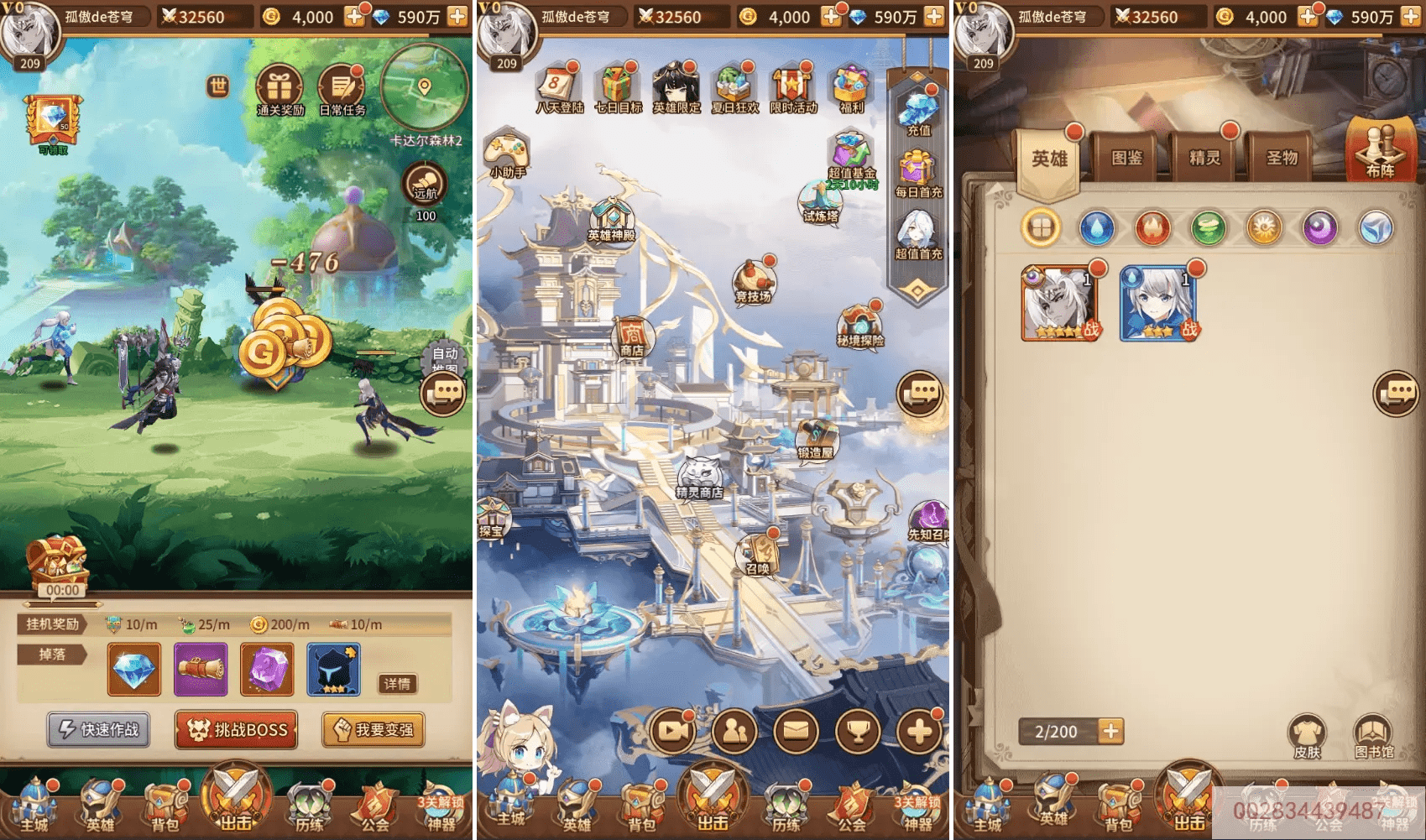Screen dimensions: 1426x840
Task: Open the mail envelope button
Action: point(796,732)
